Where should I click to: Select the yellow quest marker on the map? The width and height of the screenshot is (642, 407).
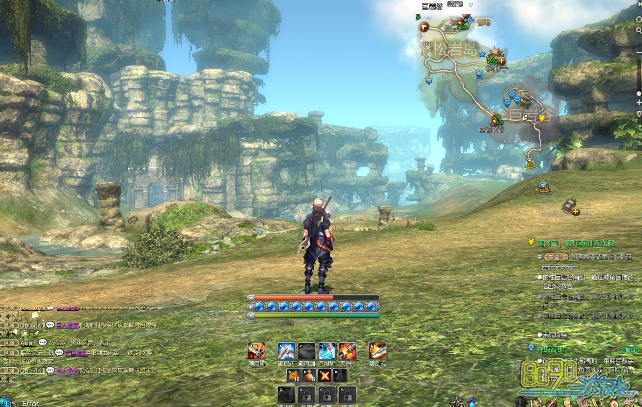[x=543, y=117]
